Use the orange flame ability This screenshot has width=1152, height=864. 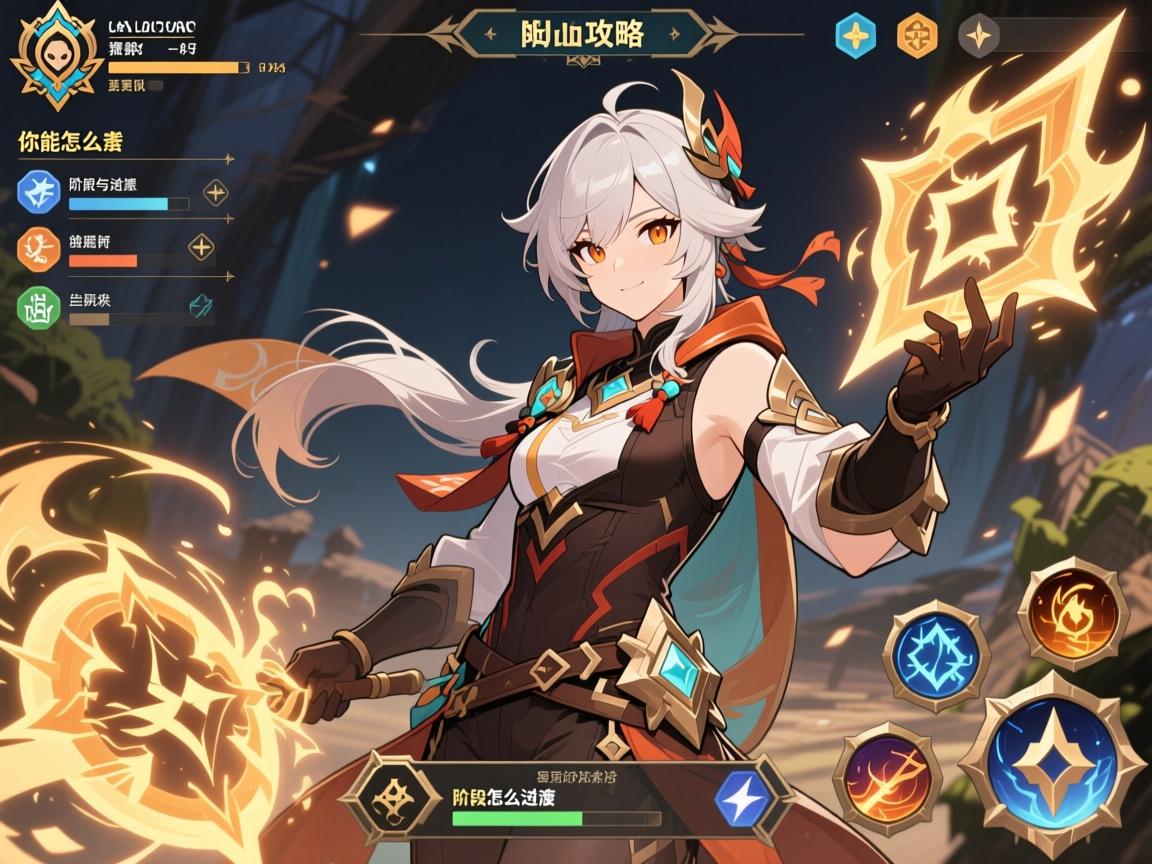1065,613
